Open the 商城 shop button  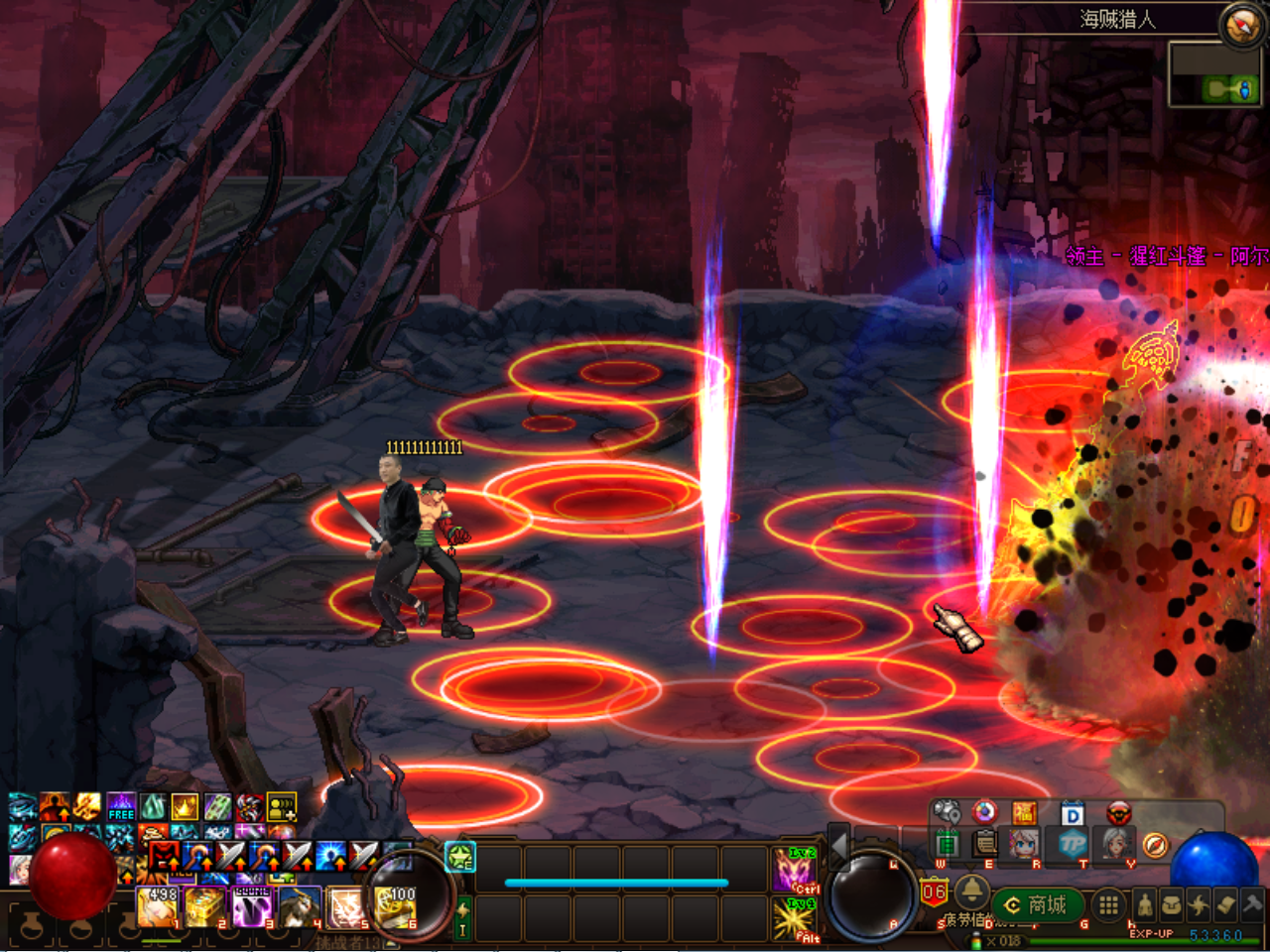(x=1037, y=905)
